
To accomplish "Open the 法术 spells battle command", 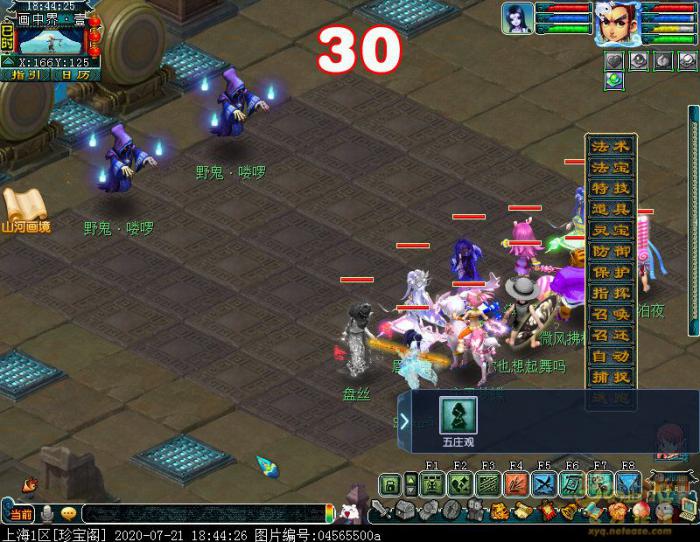I will pyautogui.click(x=611, y=146).
